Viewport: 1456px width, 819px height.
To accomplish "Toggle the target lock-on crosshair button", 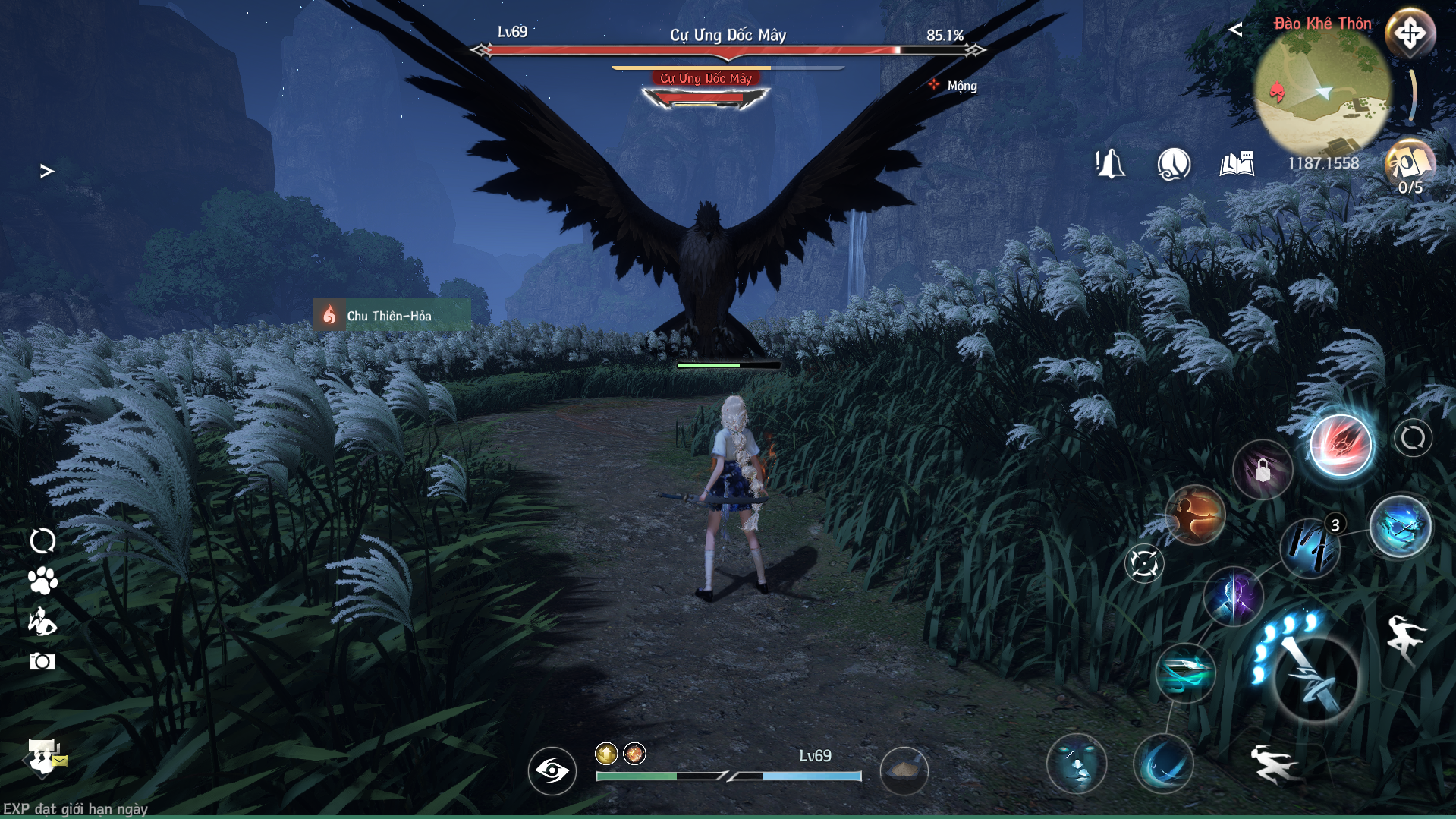I will [x=1143, y=564].
